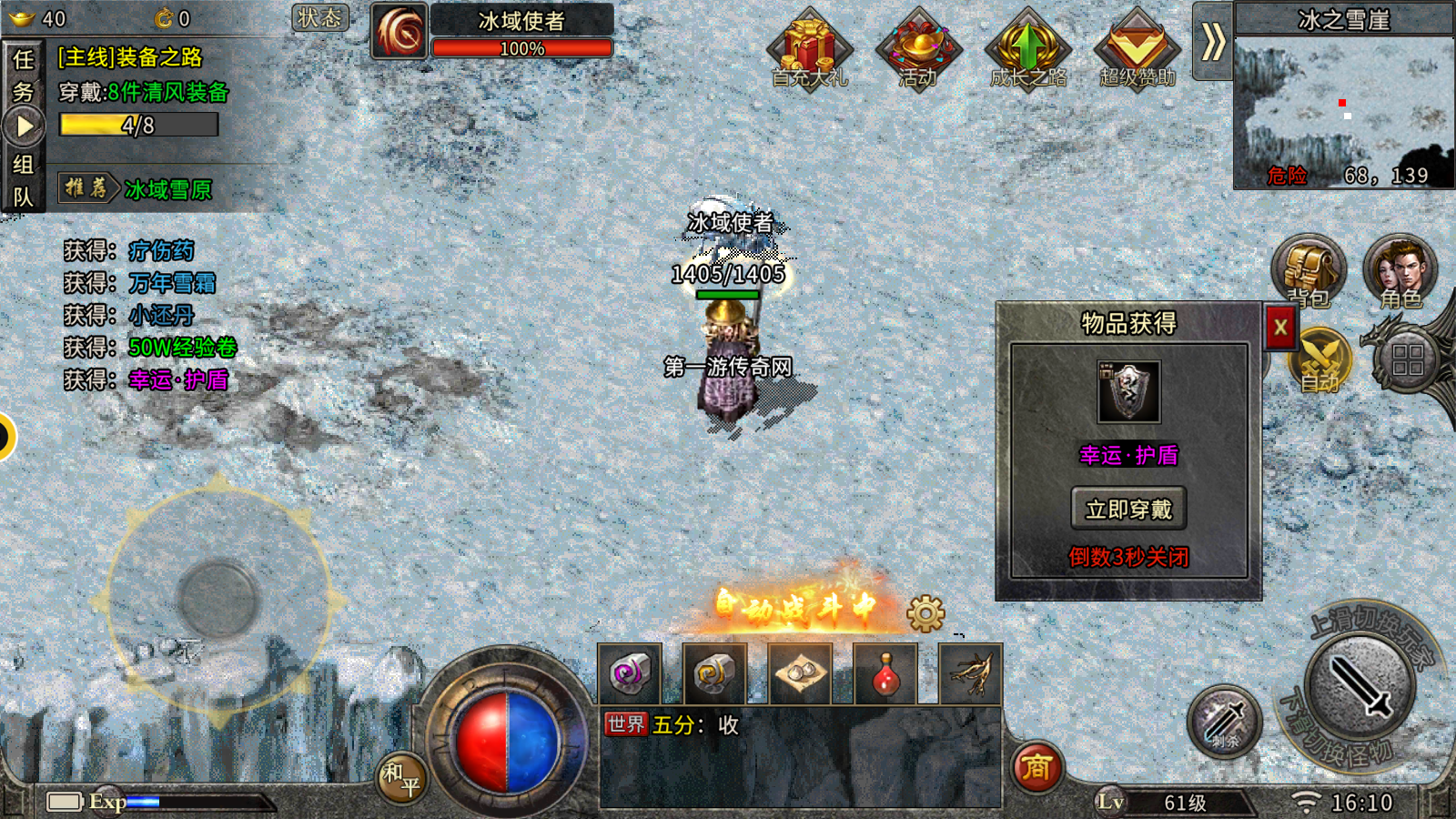The height and width of the screenshot is (819, 1456).
Task: Open the 背包 backpack icon
Action: point(1308,270)
